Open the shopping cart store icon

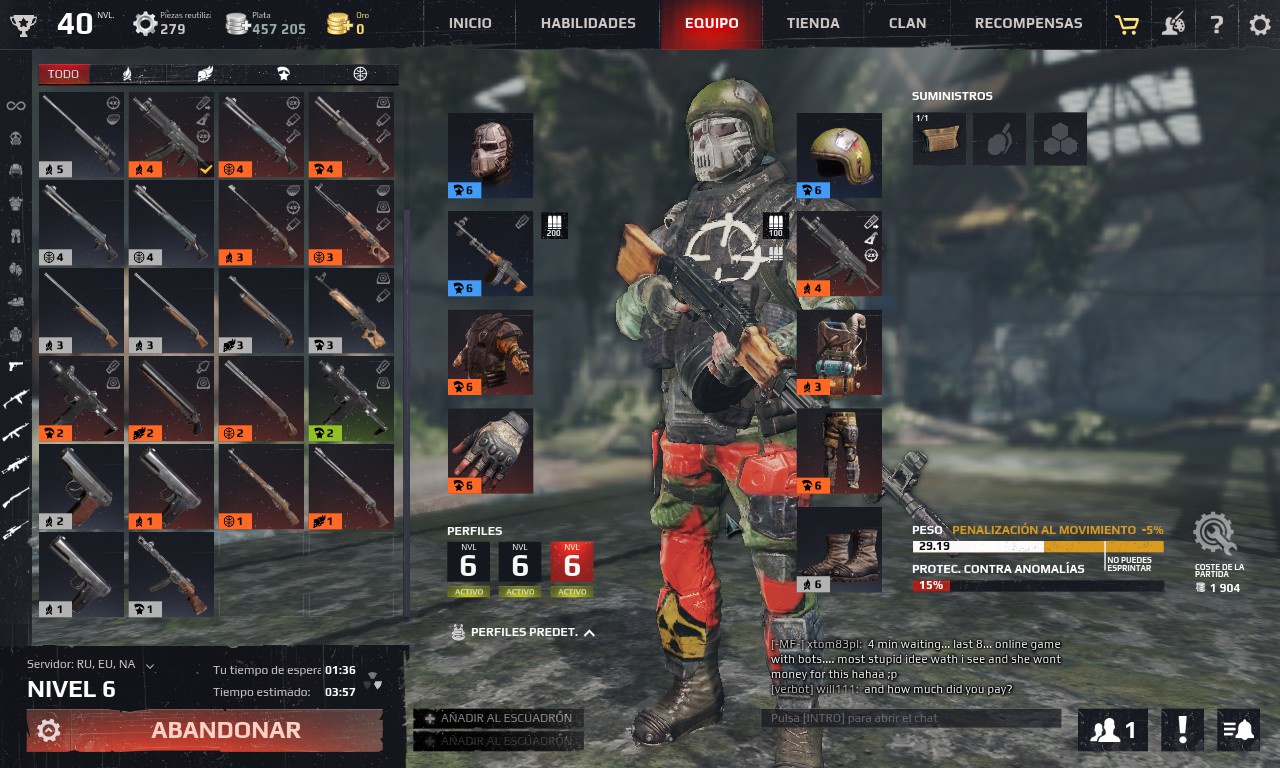1126,25
